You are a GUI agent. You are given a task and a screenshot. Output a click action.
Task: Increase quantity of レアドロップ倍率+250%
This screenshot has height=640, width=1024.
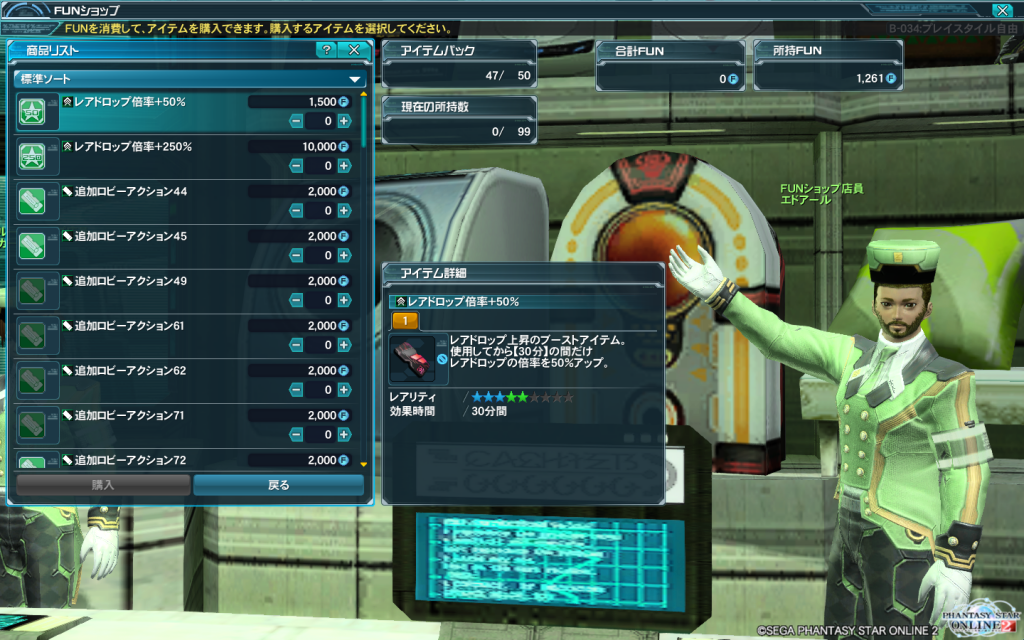click(344, 166)
